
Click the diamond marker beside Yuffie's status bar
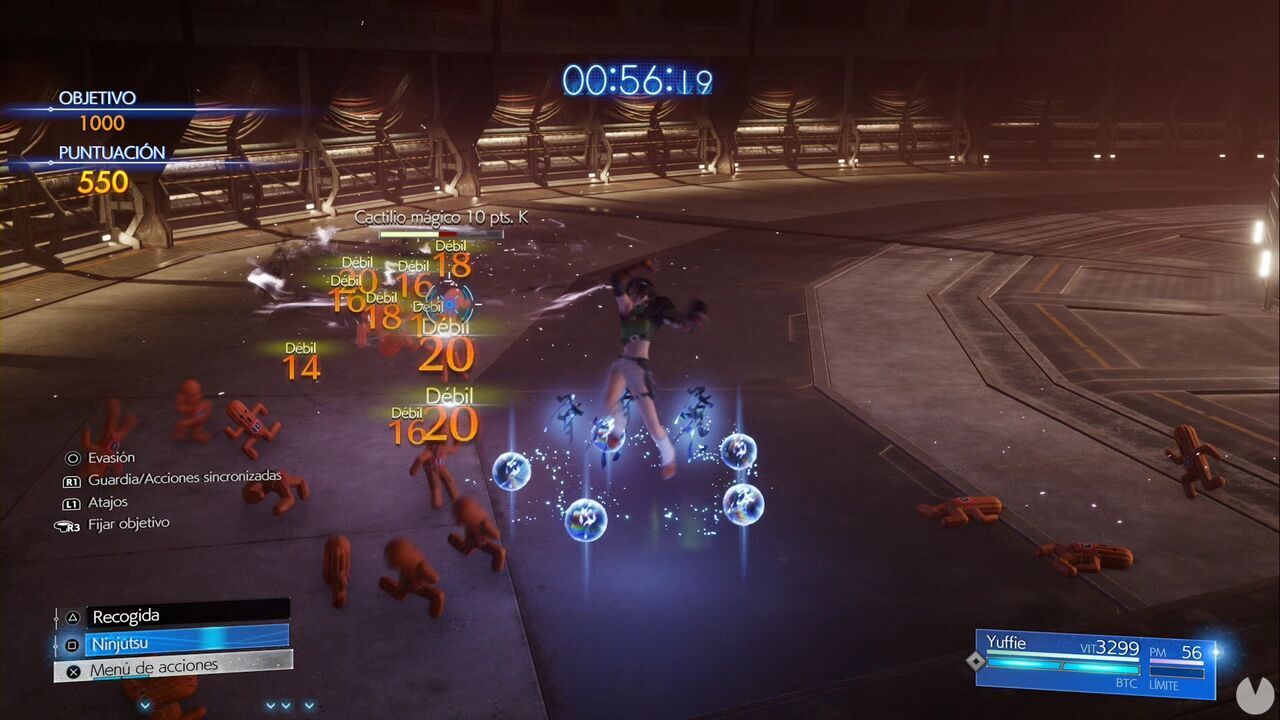pos(976,661)
